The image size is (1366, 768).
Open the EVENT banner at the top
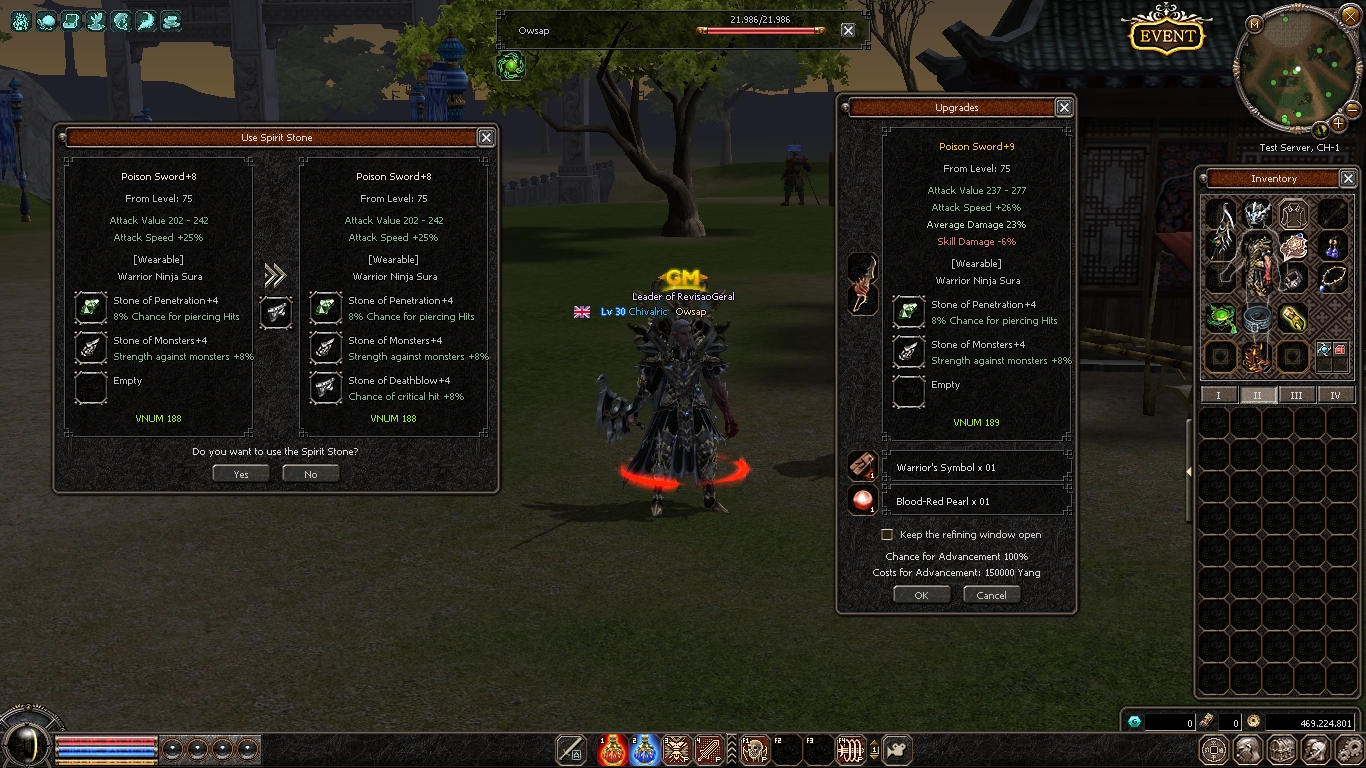click(x=1165, y=34)
